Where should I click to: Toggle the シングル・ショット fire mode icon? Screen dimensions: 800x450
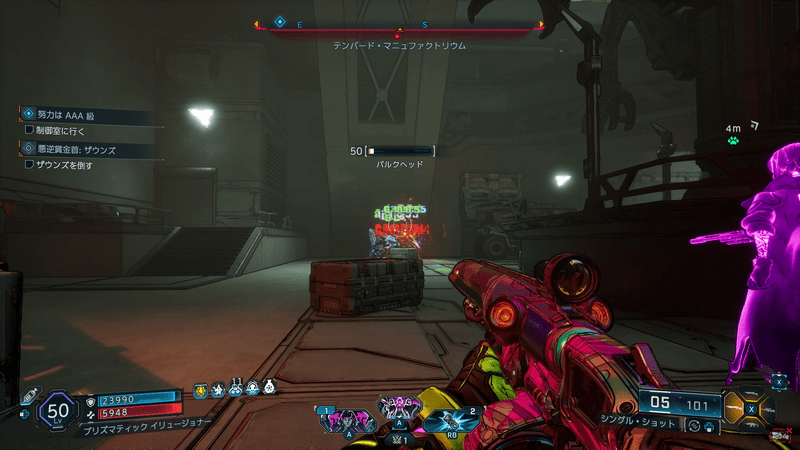pos(694,426)
